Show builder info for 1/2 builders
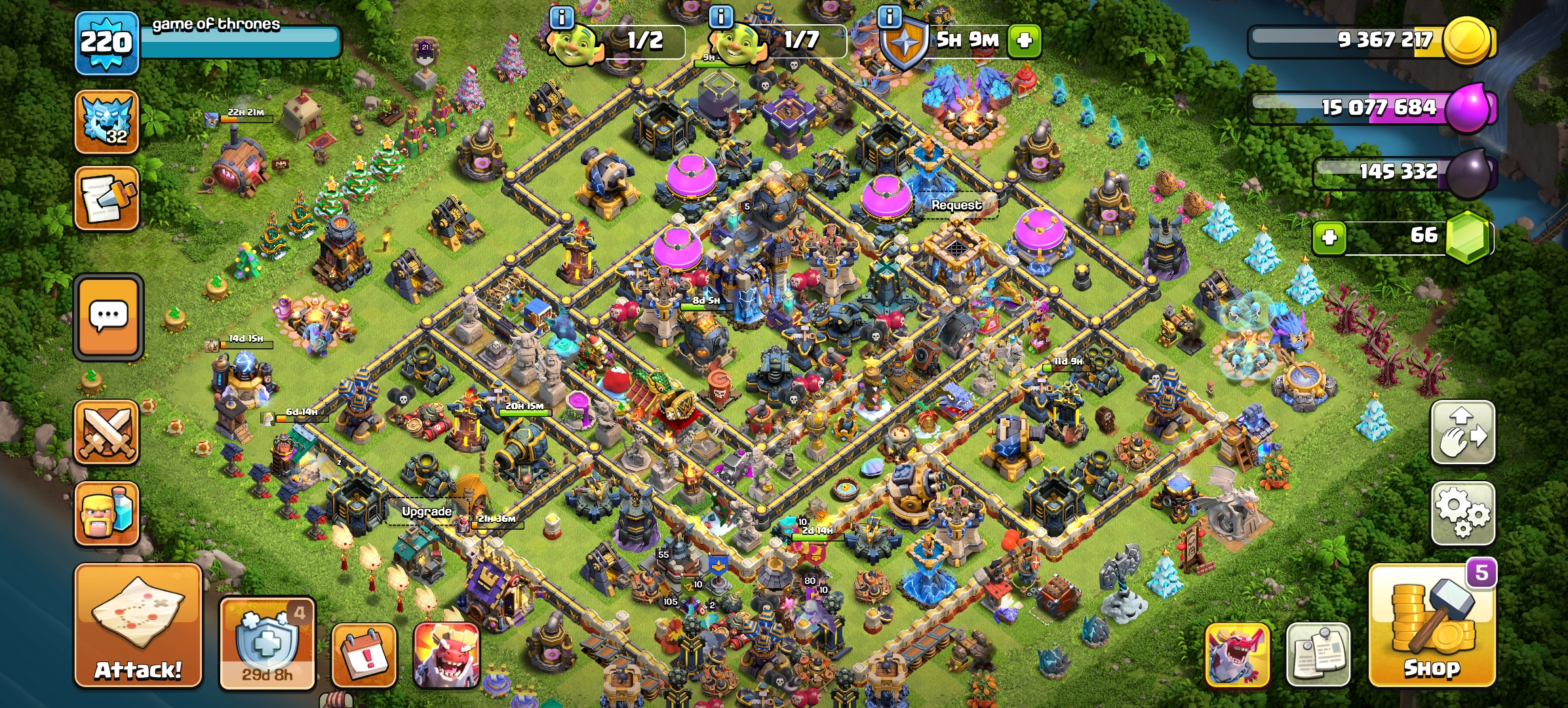The height and width of the screenshot is (708, 1568). (x=562, y=18)
